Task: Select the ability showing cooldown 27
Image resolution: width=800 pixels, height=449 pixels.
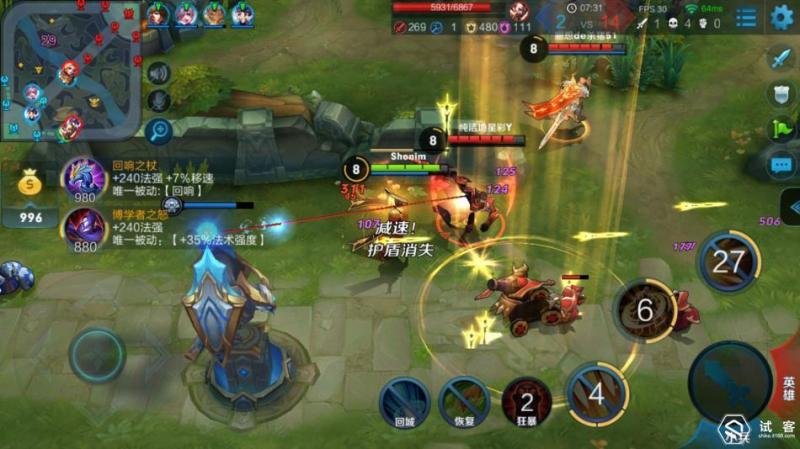Action: point(729,262)
